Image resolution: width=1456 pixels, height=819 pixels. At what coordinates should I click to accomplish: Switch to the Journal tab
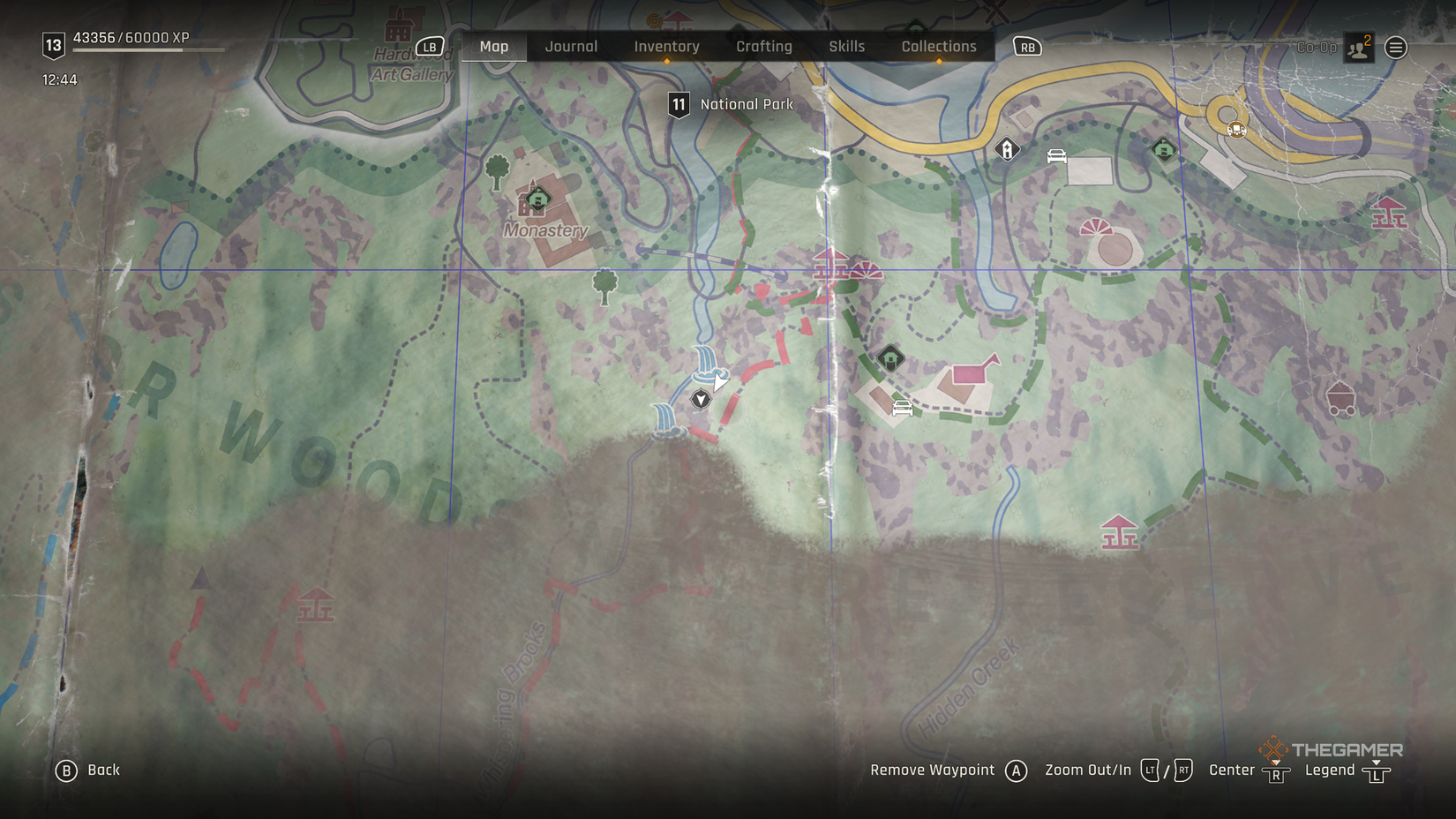pyautogui.click(x=571, y=47)
